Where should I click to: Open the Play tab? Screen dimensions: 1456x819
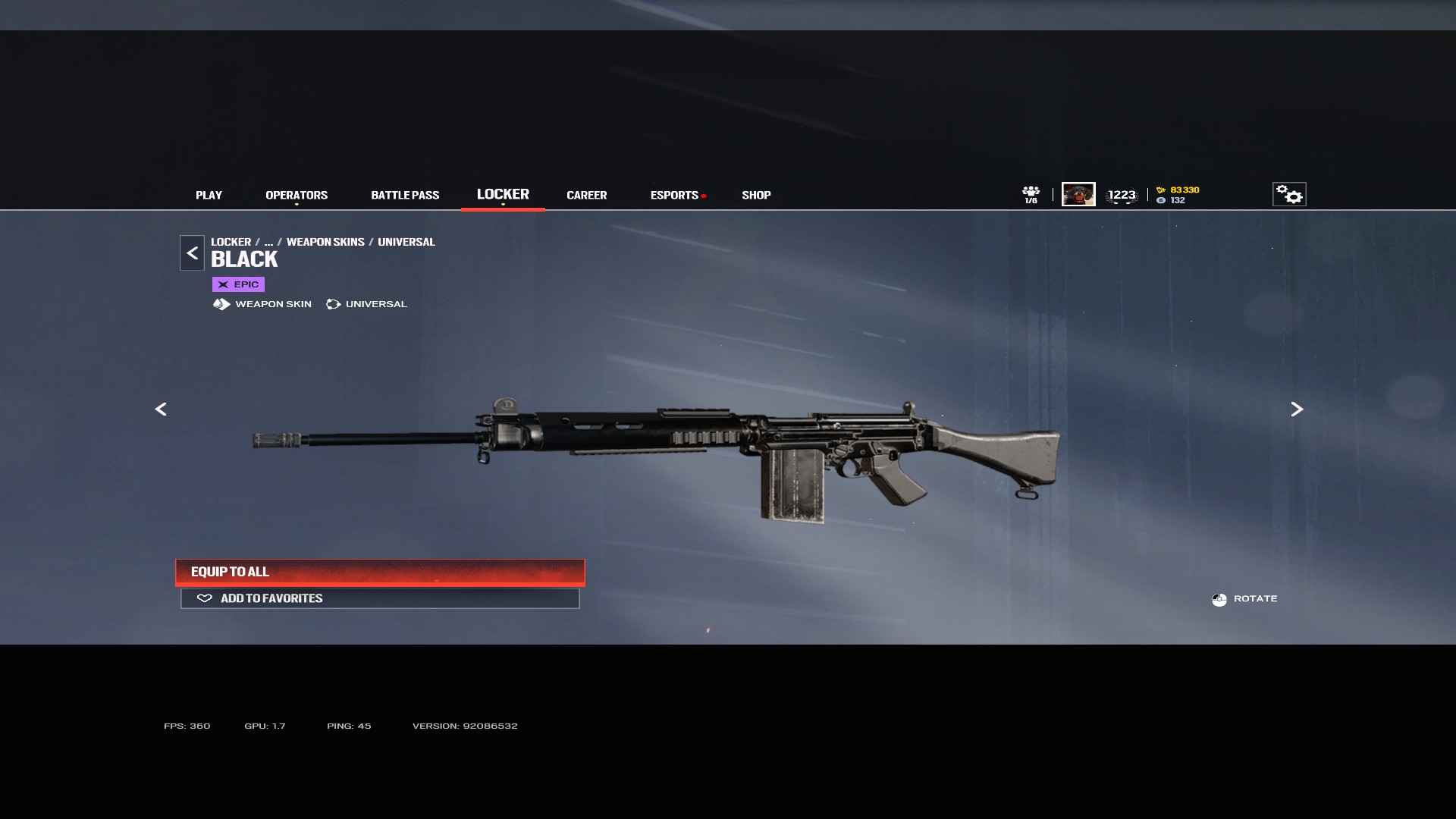tap(209, 195)
